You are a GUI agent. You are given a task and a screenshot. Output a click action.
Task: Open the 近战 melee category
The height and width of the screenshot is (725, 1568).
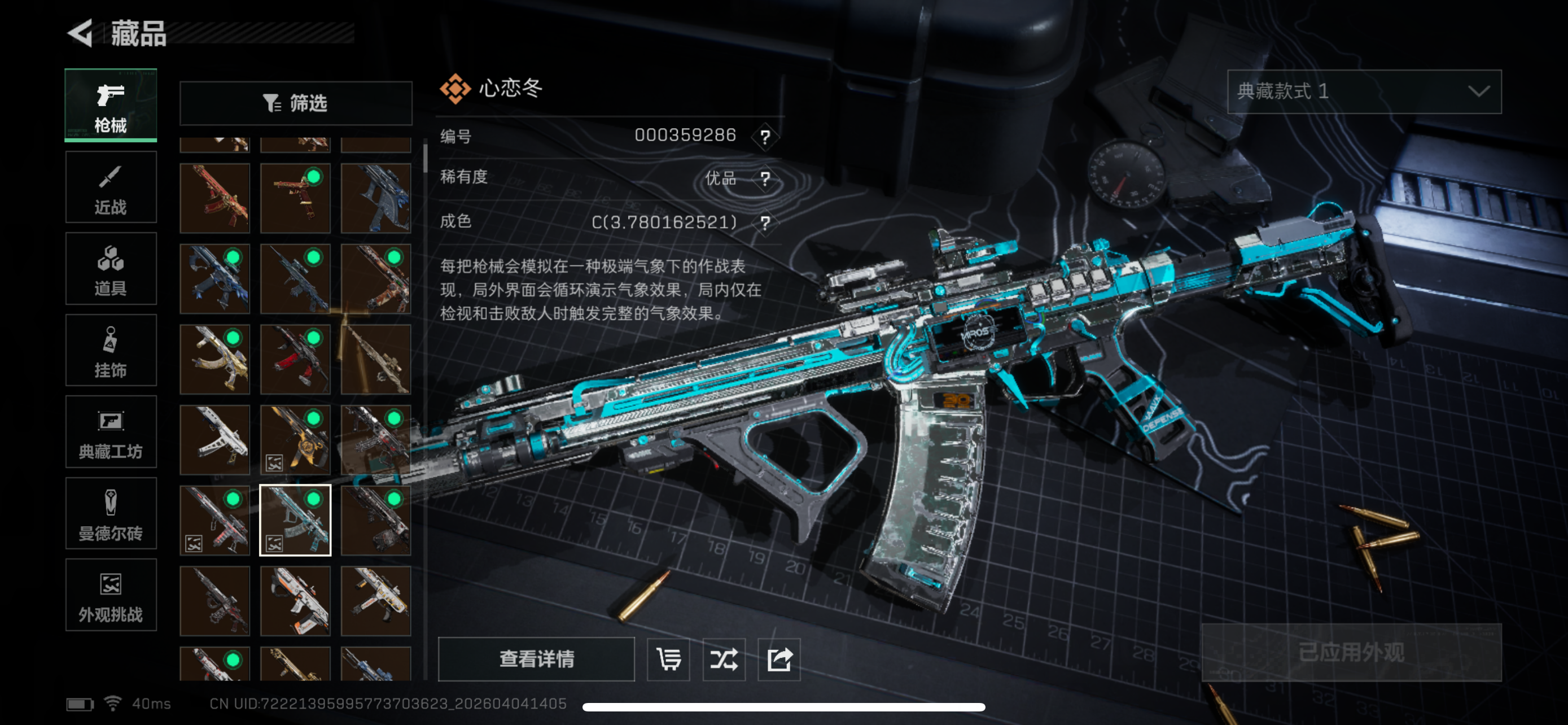(x=111, y=187)
